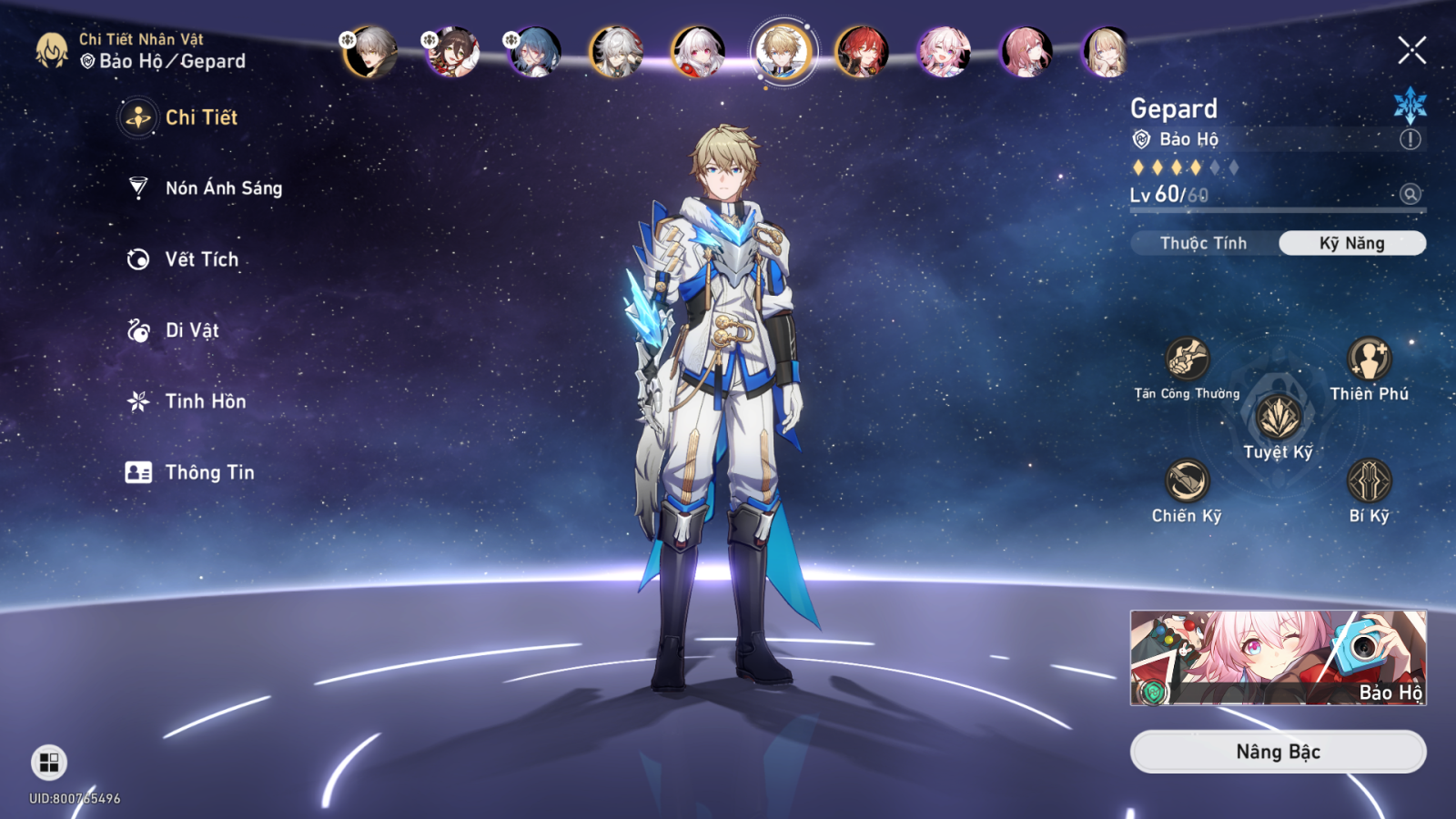1456x819 pixels.
Task: Choose the white-haired Clara portrait
Action: click(698, 52)
